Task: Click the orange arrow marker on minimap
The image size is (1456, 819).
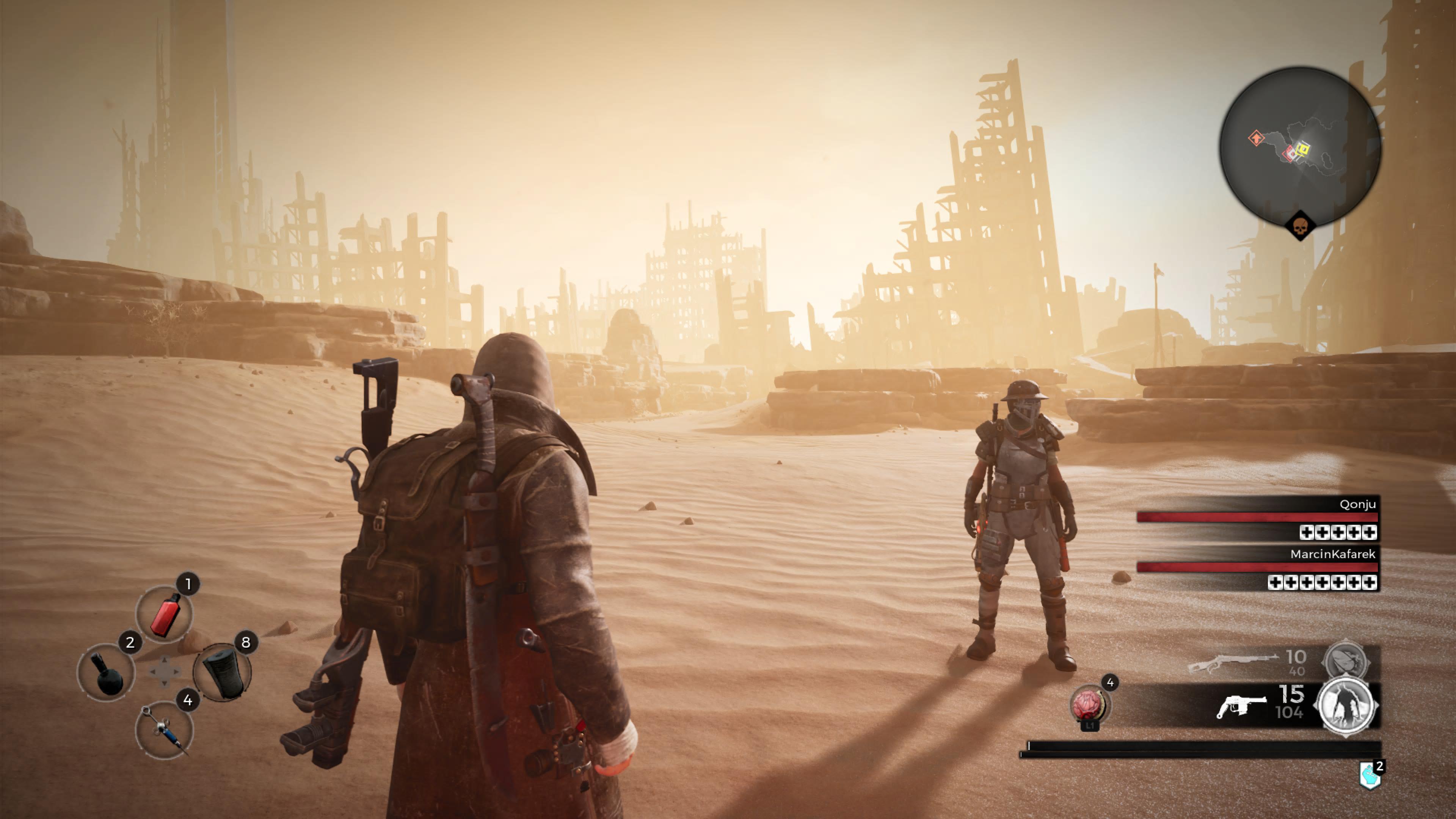Action: point(1255,138)
